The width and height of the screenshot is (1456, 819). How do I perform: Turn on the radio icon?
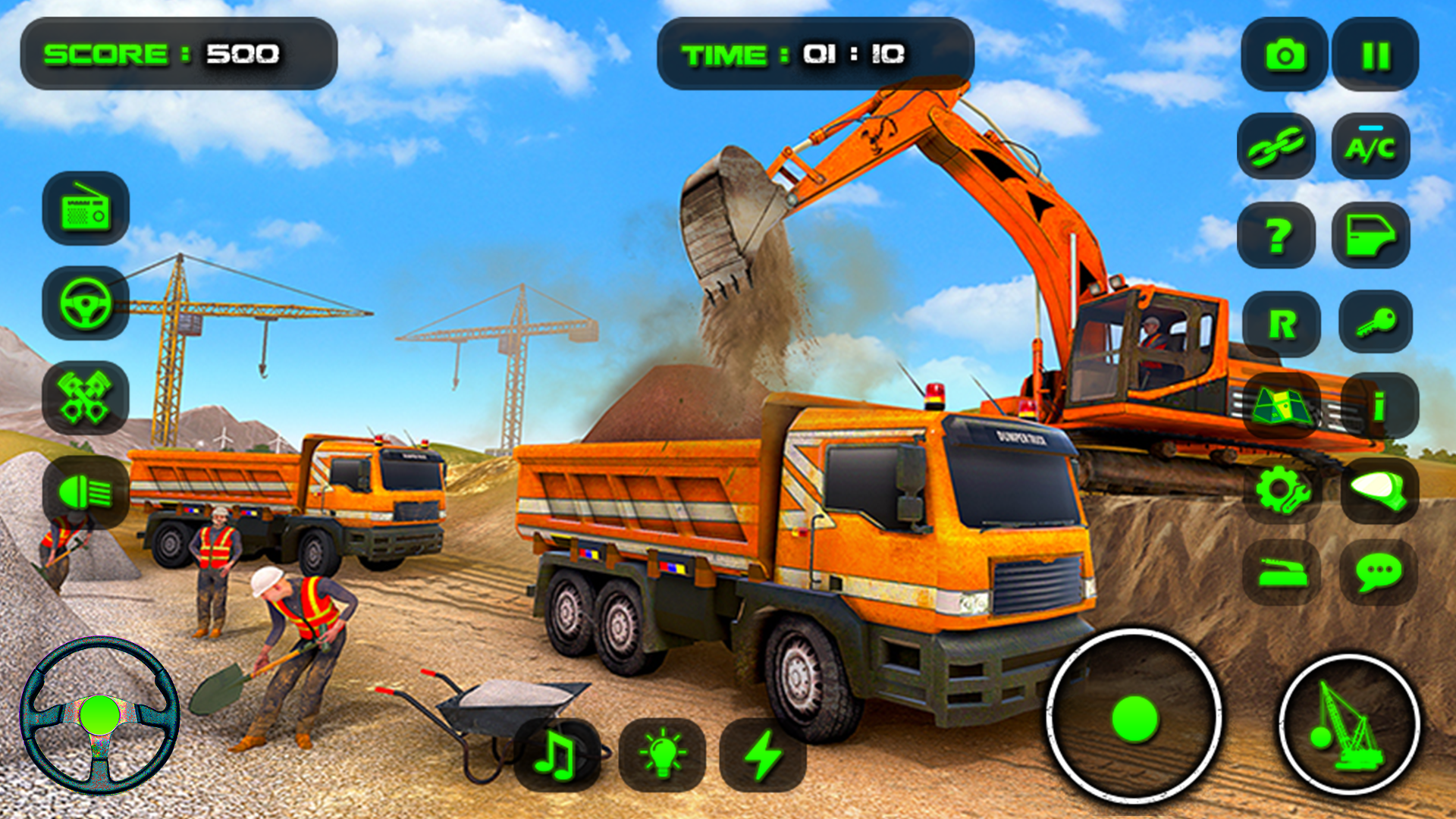point(86,209)
